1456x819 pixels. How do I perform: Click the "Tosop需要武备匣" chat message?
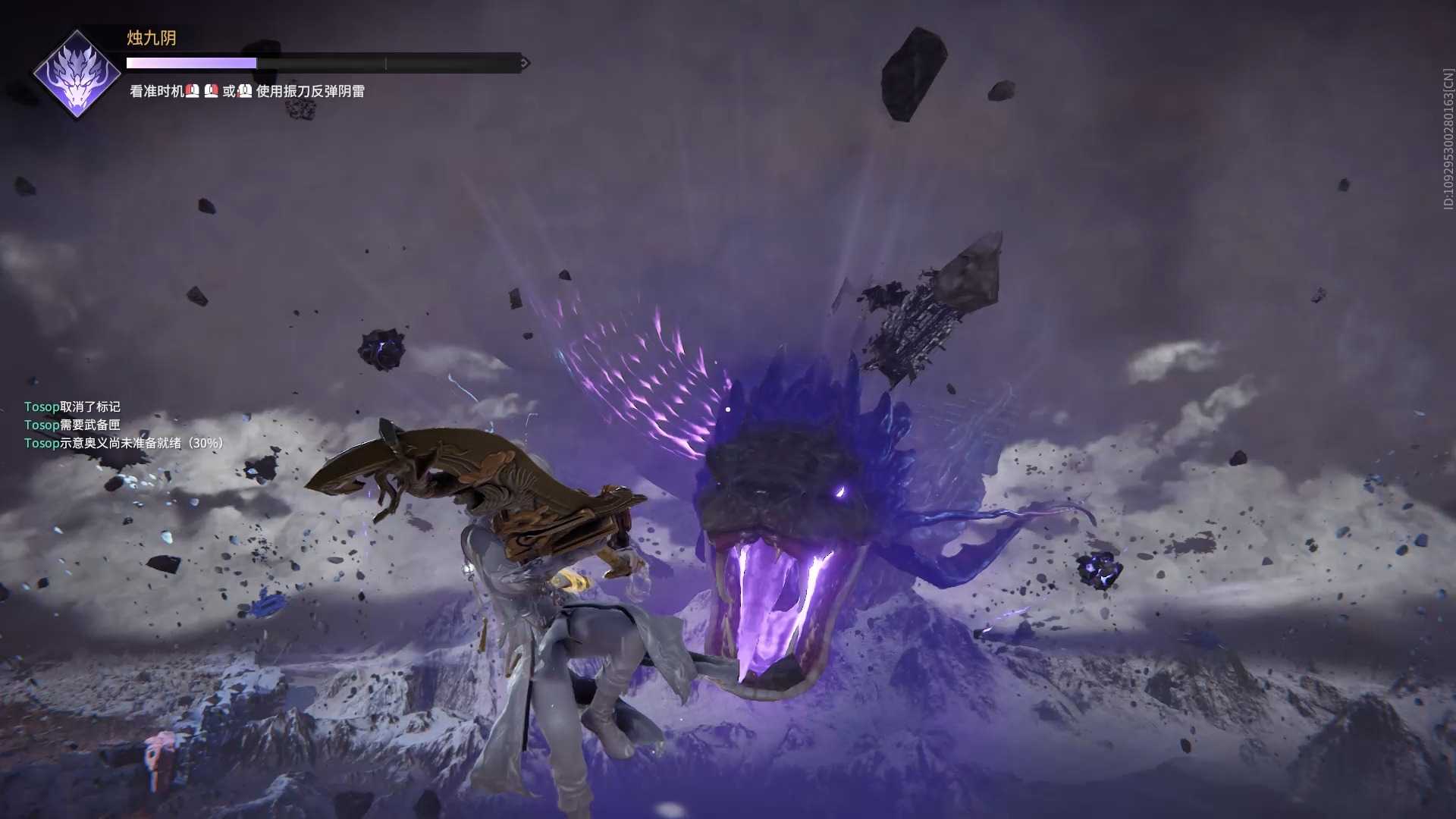click(72, 425)
